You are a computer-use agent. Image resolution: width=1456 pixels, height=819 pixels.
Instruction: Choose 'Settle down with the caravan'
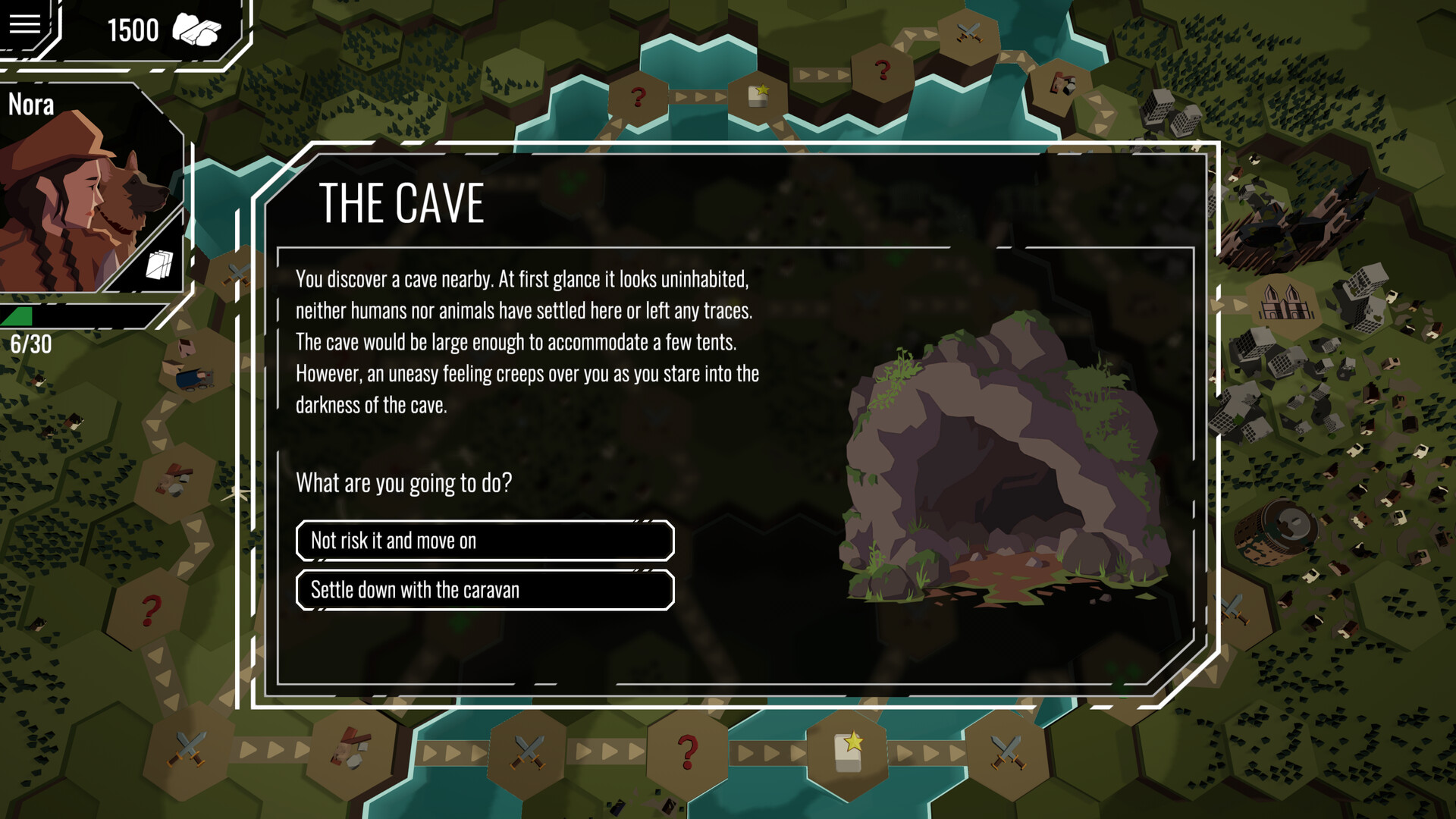[x=485, y=590]
